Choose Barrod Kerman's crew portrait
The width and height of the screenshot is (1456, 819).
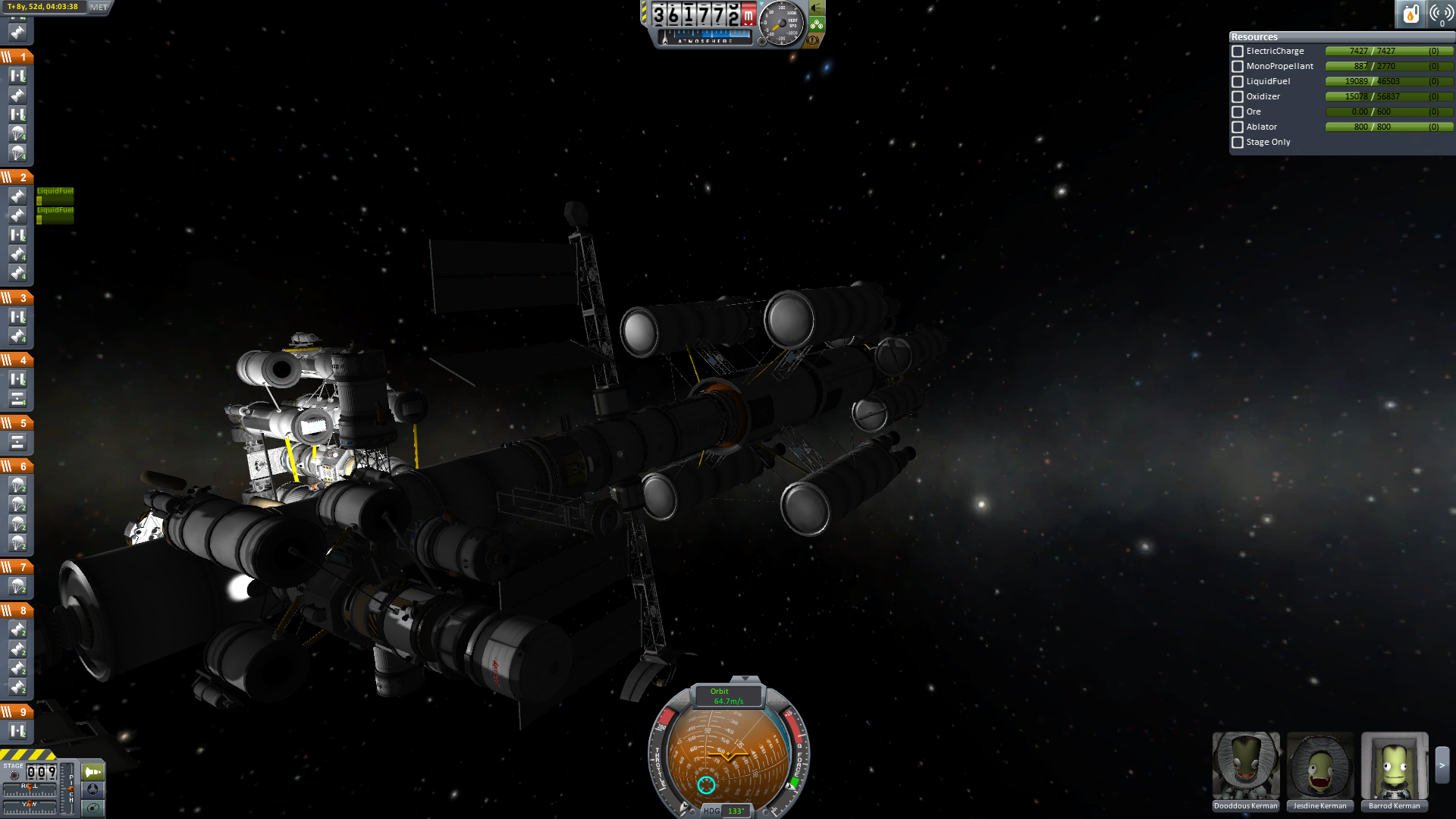pyautogui.click(x=1394, y=766)
